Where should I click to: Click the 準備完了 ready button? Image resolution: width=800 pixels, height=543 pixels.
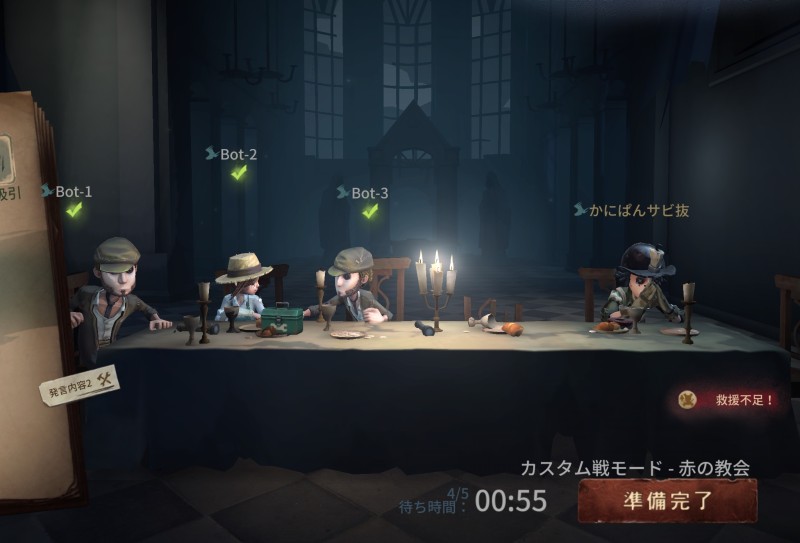[x=666, y=500]
